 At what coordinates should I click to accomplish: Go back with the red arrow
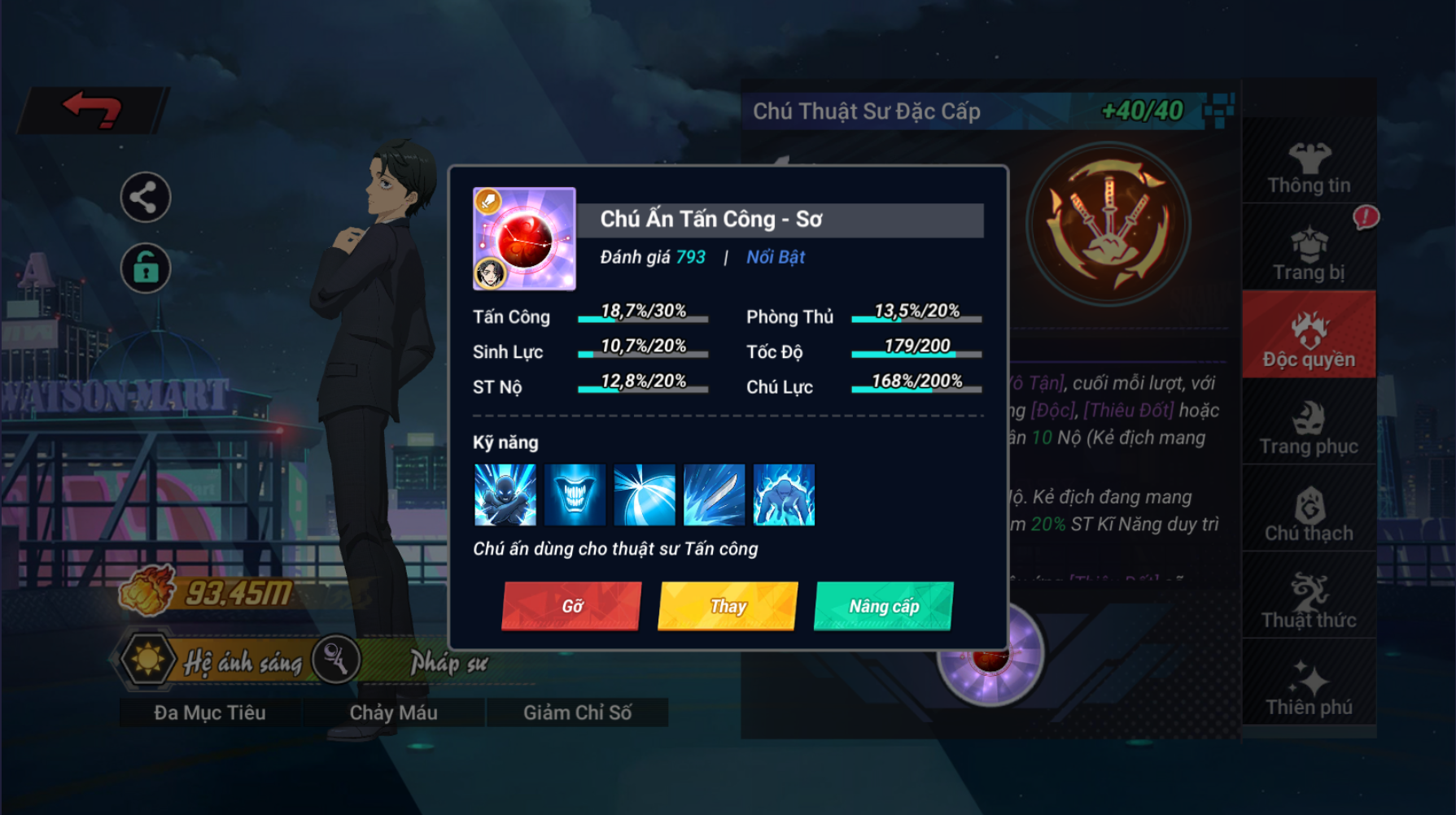(x=93, y=110)
